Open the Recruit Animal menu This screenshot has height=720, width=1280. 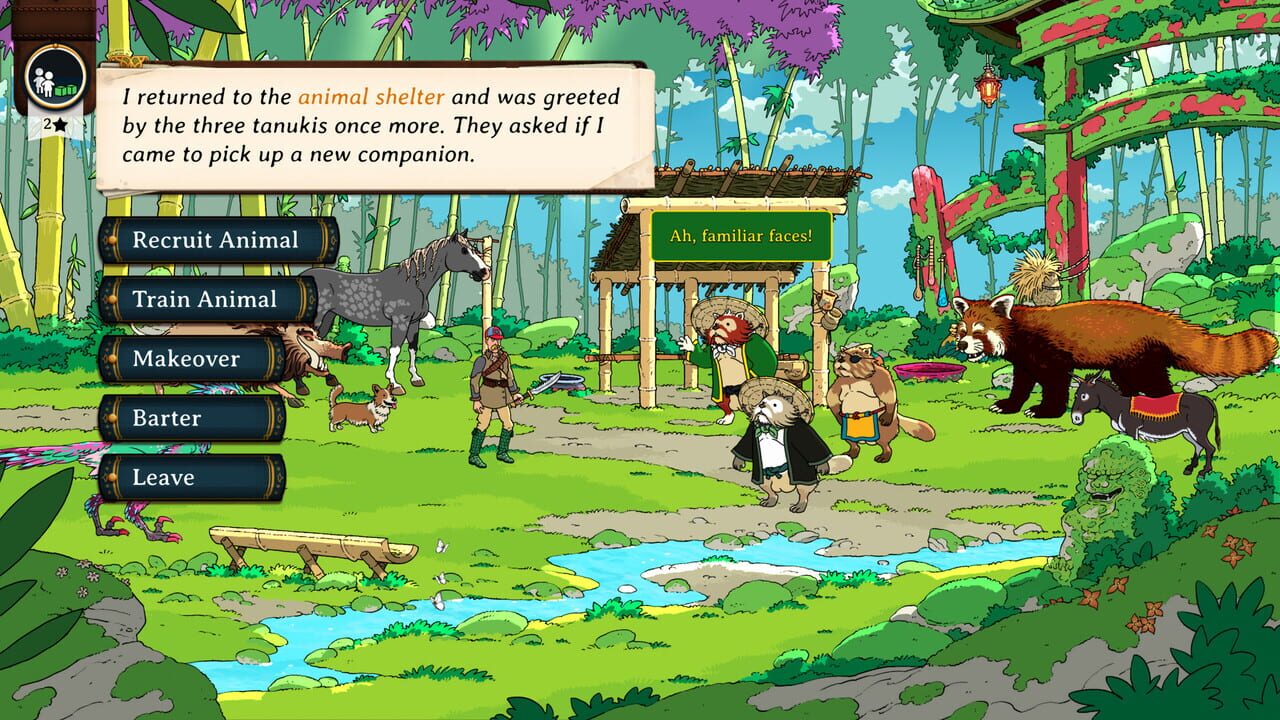215,240
